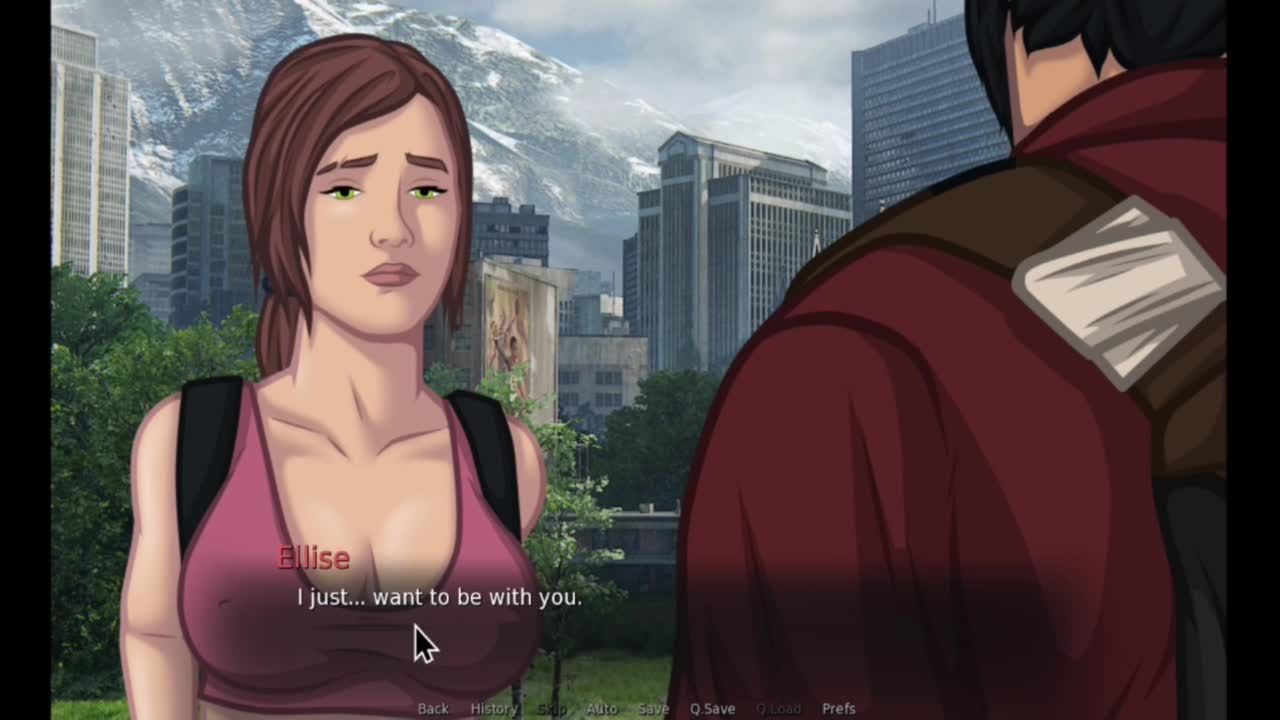Toggle Skip mode in quick menu
The image size is (1280, 720).
(x=552, y=708)
